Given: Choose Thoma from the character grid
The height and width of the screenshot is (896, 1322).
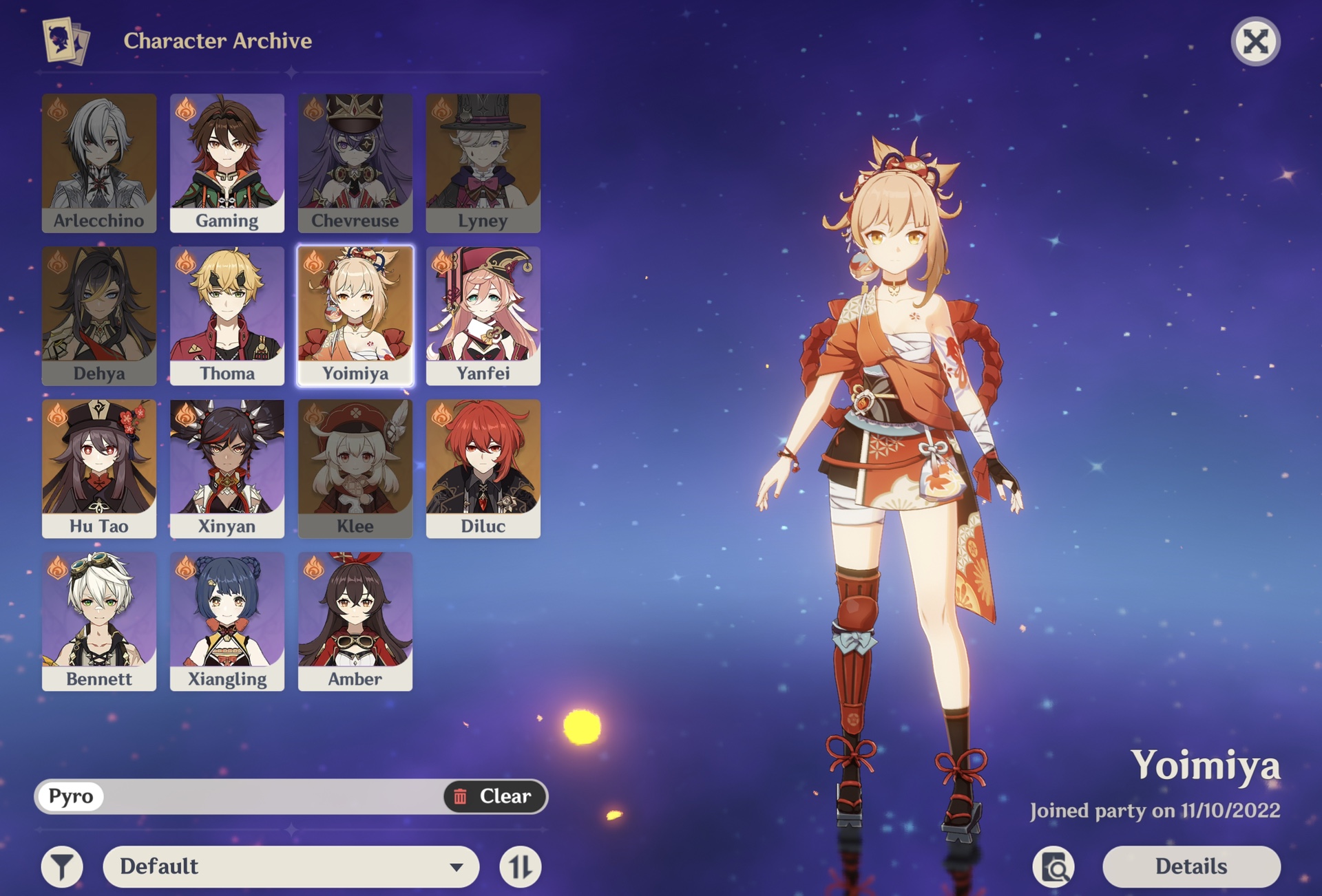Looking at the screenshot, I should tap(227, 316).
